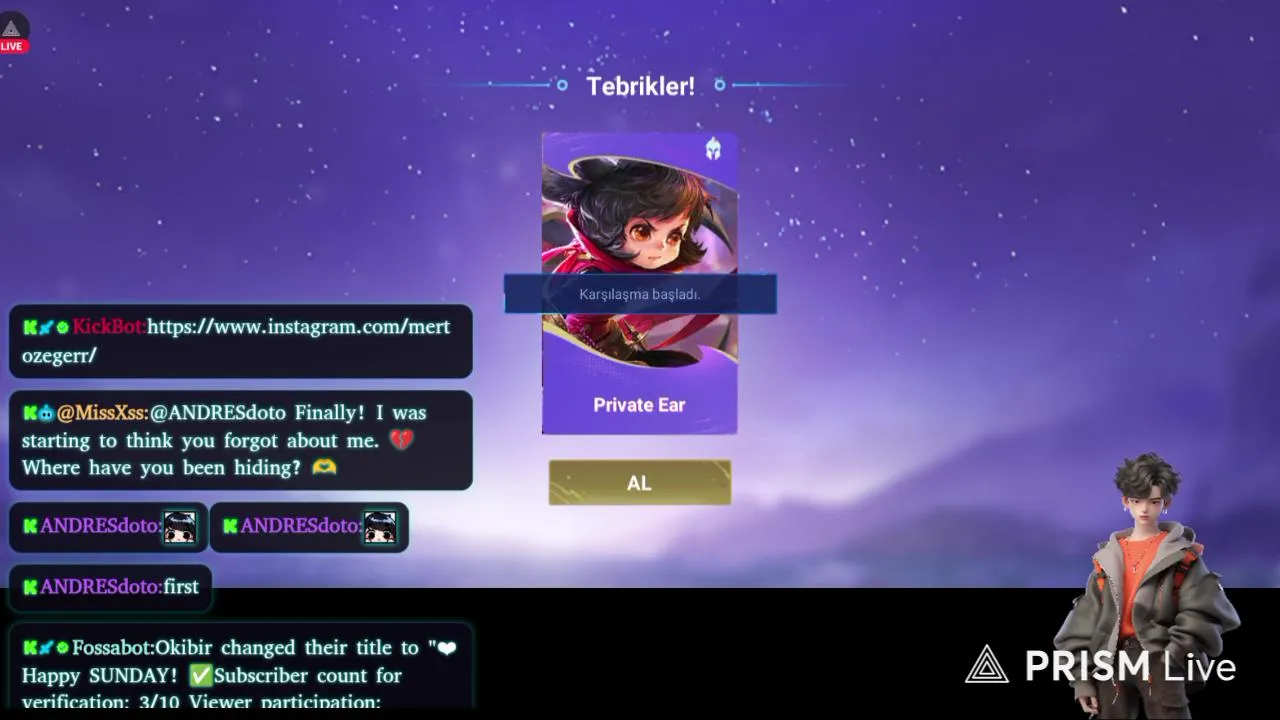Click the red LIVE badge

12,45
